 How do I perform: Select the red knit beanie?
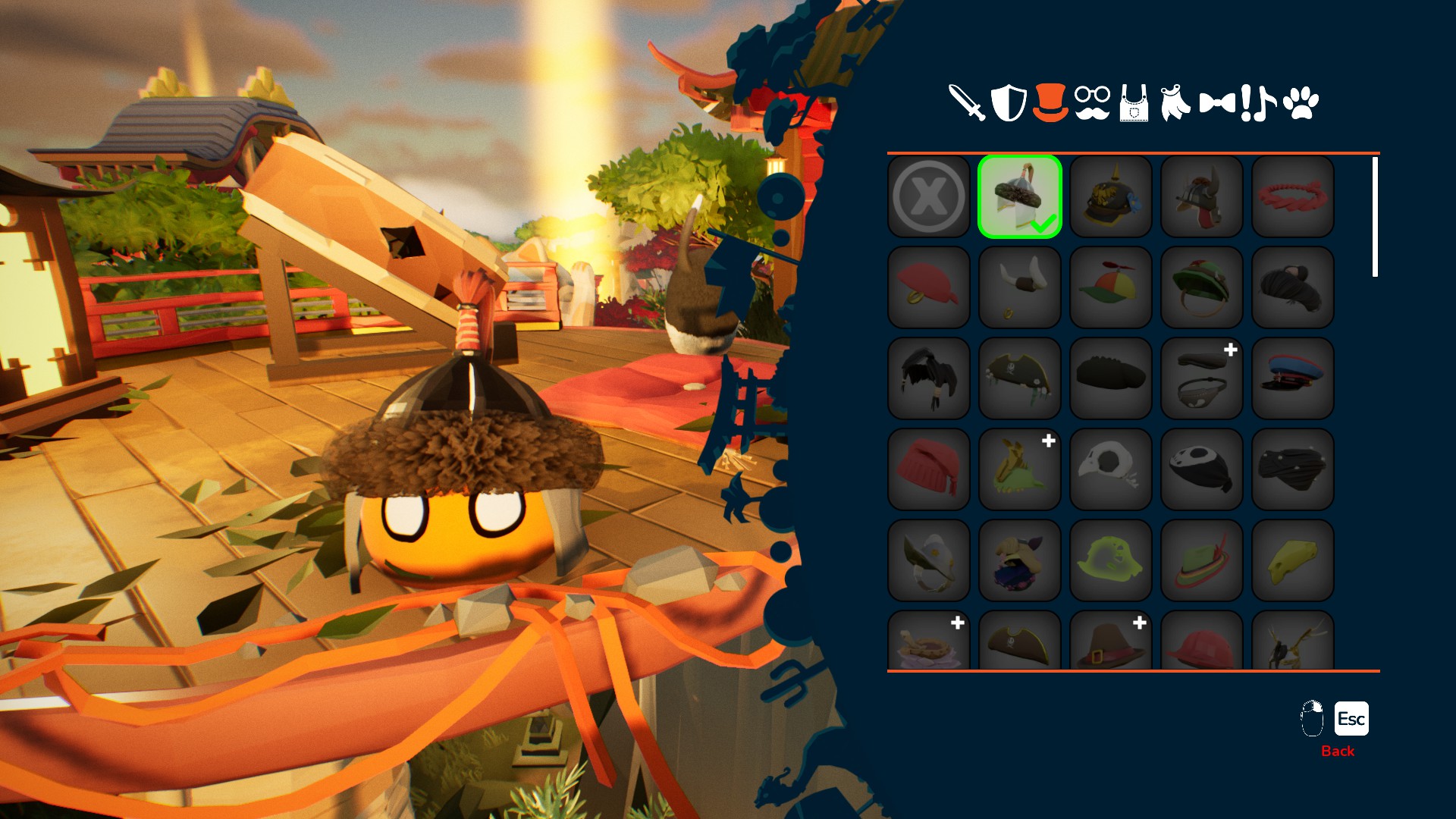pyautogui.click(x=929, y=469)
